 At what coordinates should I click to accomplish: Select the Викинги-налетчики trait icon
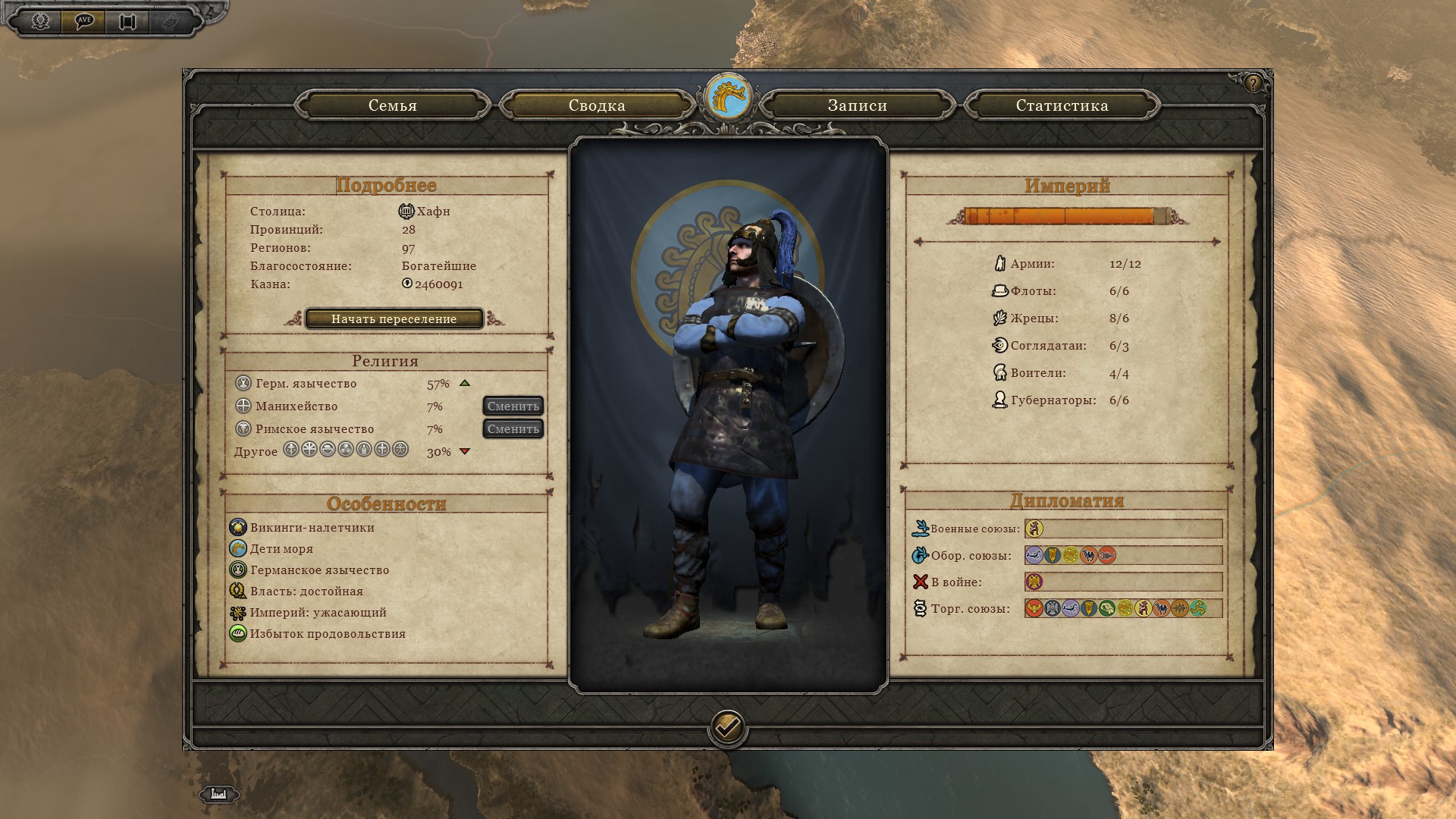tap(238, 528)
